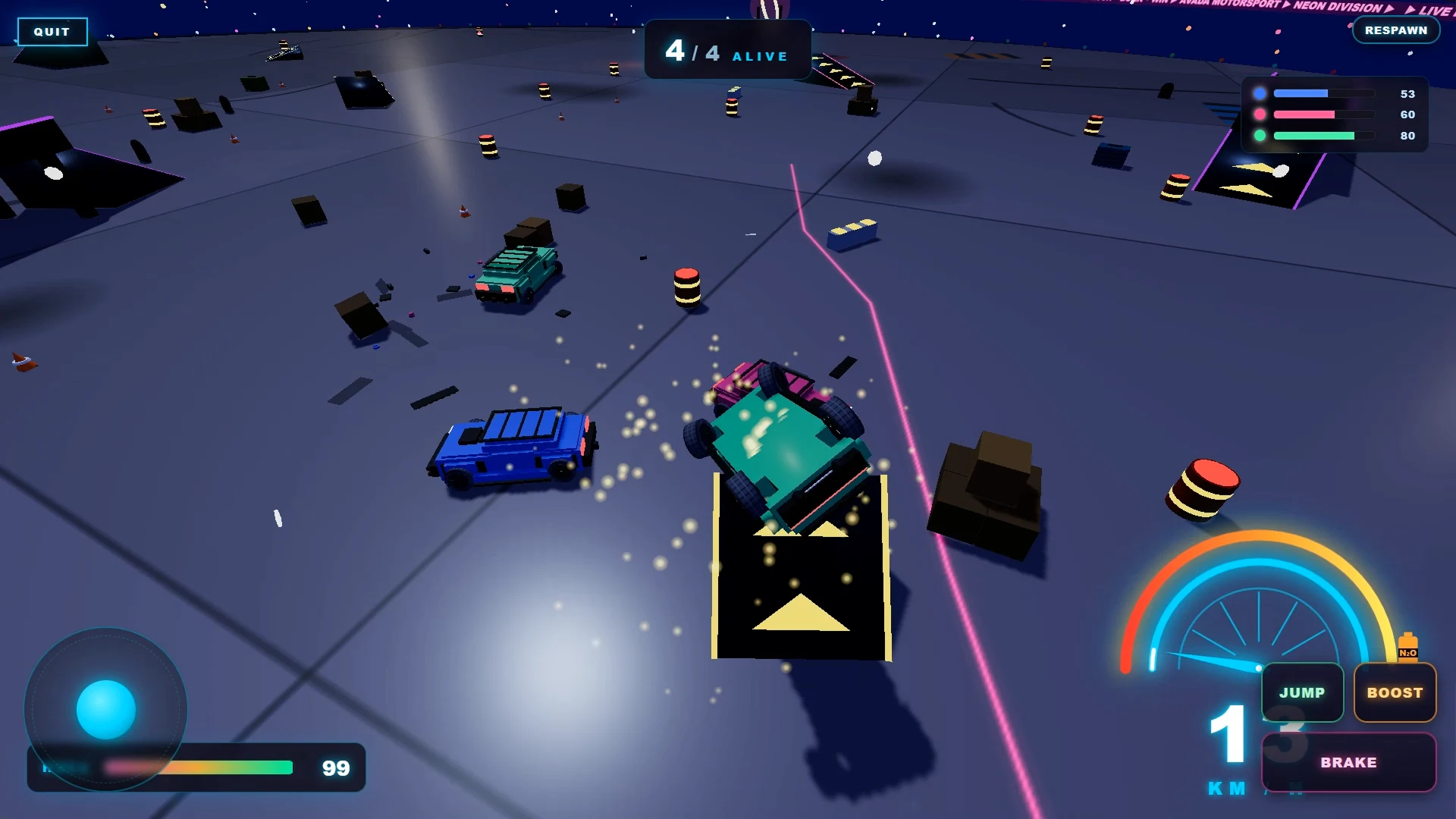Click the blue player indicator dot

tap(1261, 93)
